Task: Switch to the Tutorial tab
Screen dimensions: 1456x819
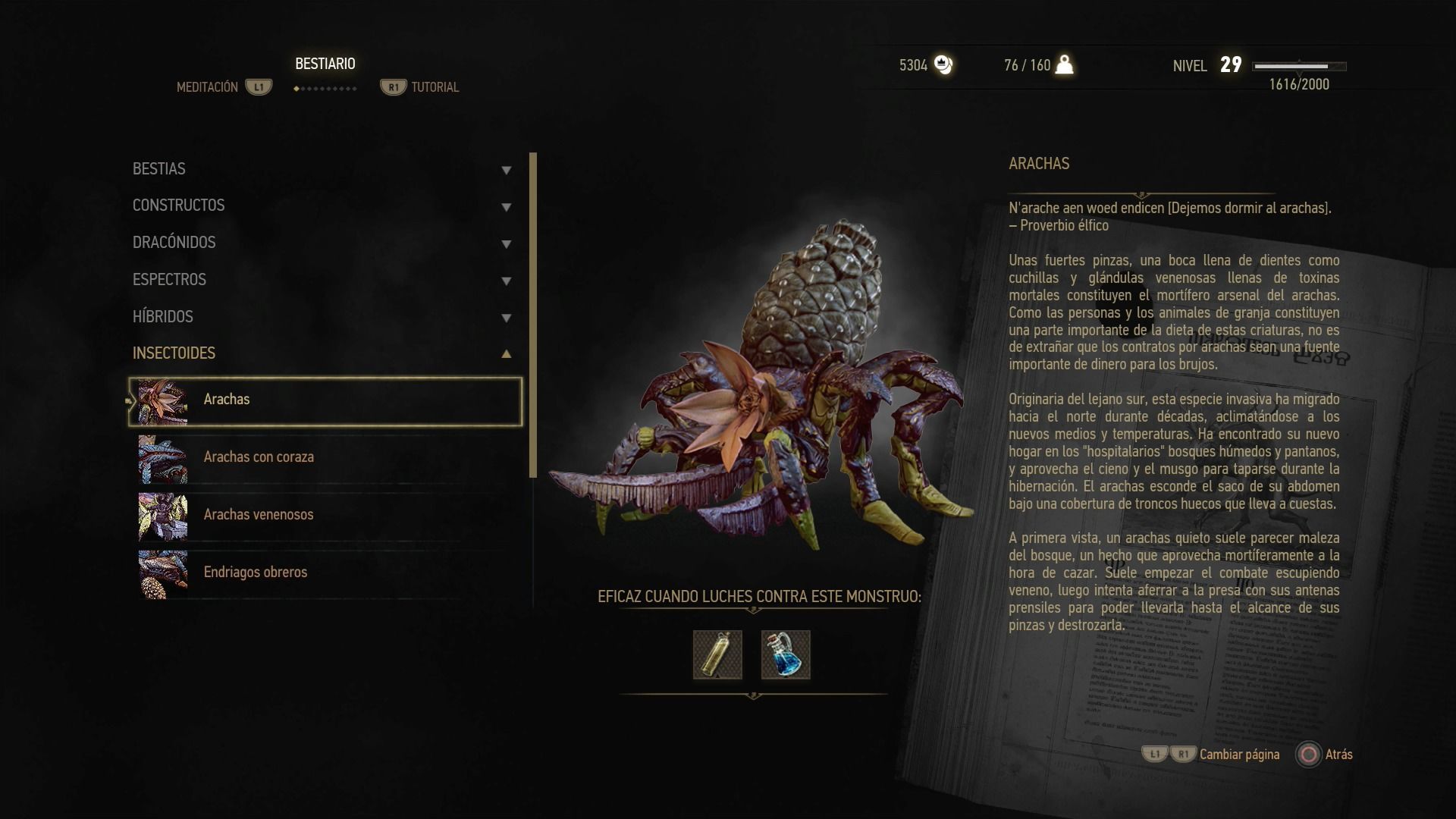Action: 434,88
